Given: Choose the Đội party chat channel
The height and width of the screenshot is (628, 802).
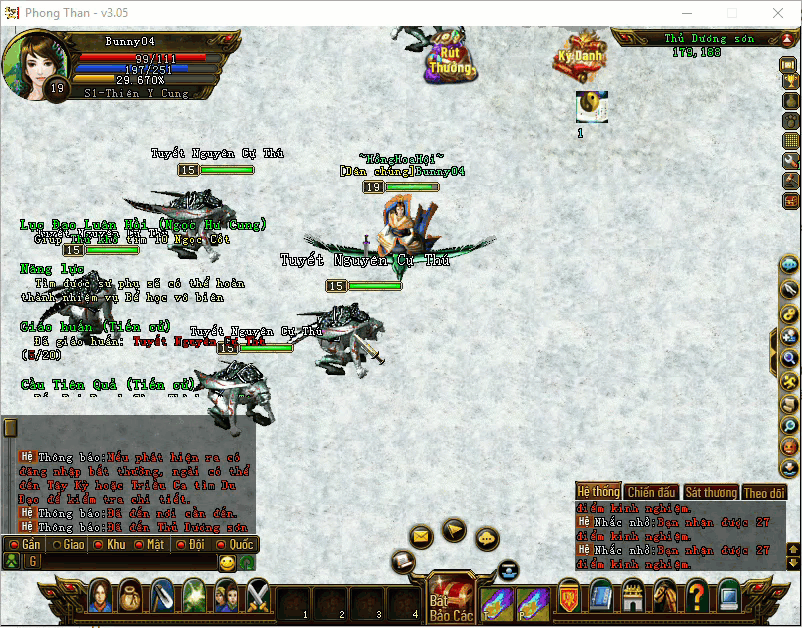Looking at the screenshot, I should coord(190,545).
